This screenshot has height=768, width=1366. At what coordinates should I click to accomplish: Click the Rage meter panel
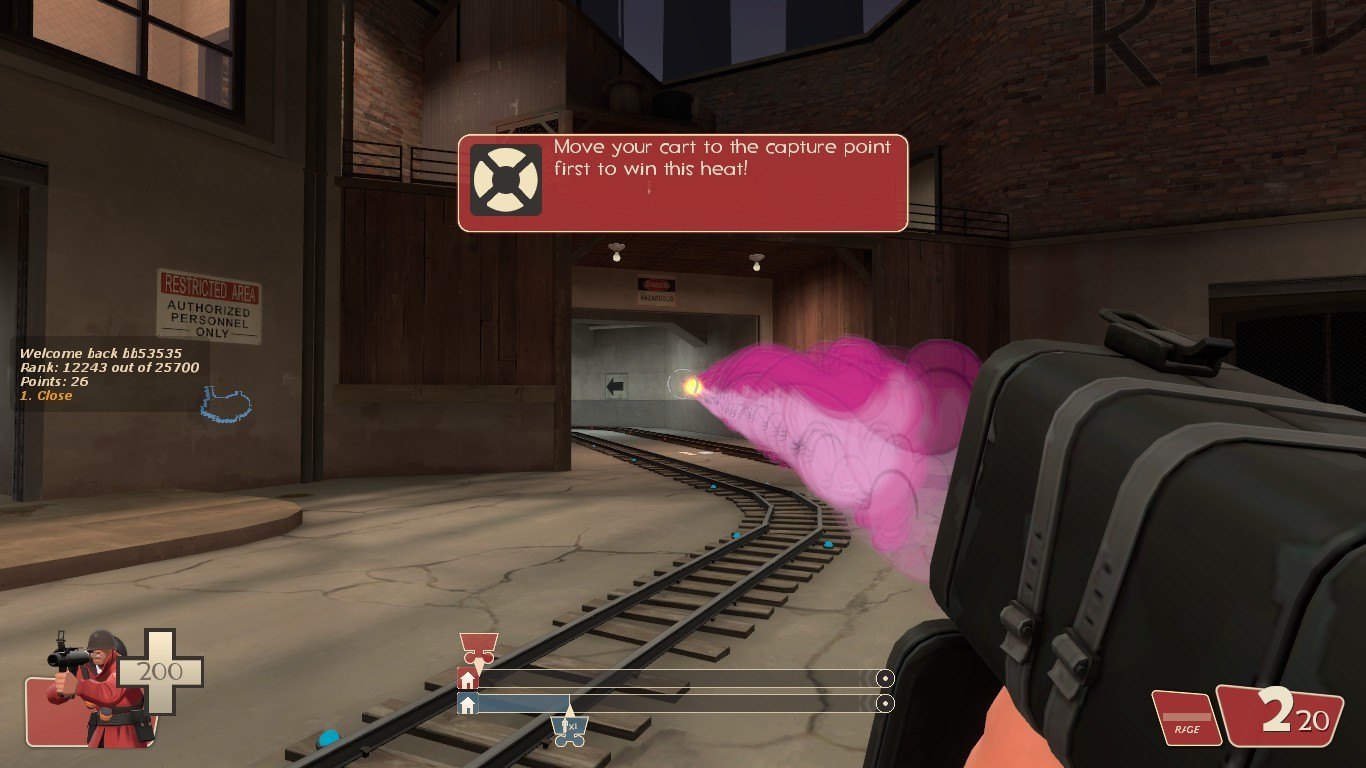click(x=1187, y=718)
